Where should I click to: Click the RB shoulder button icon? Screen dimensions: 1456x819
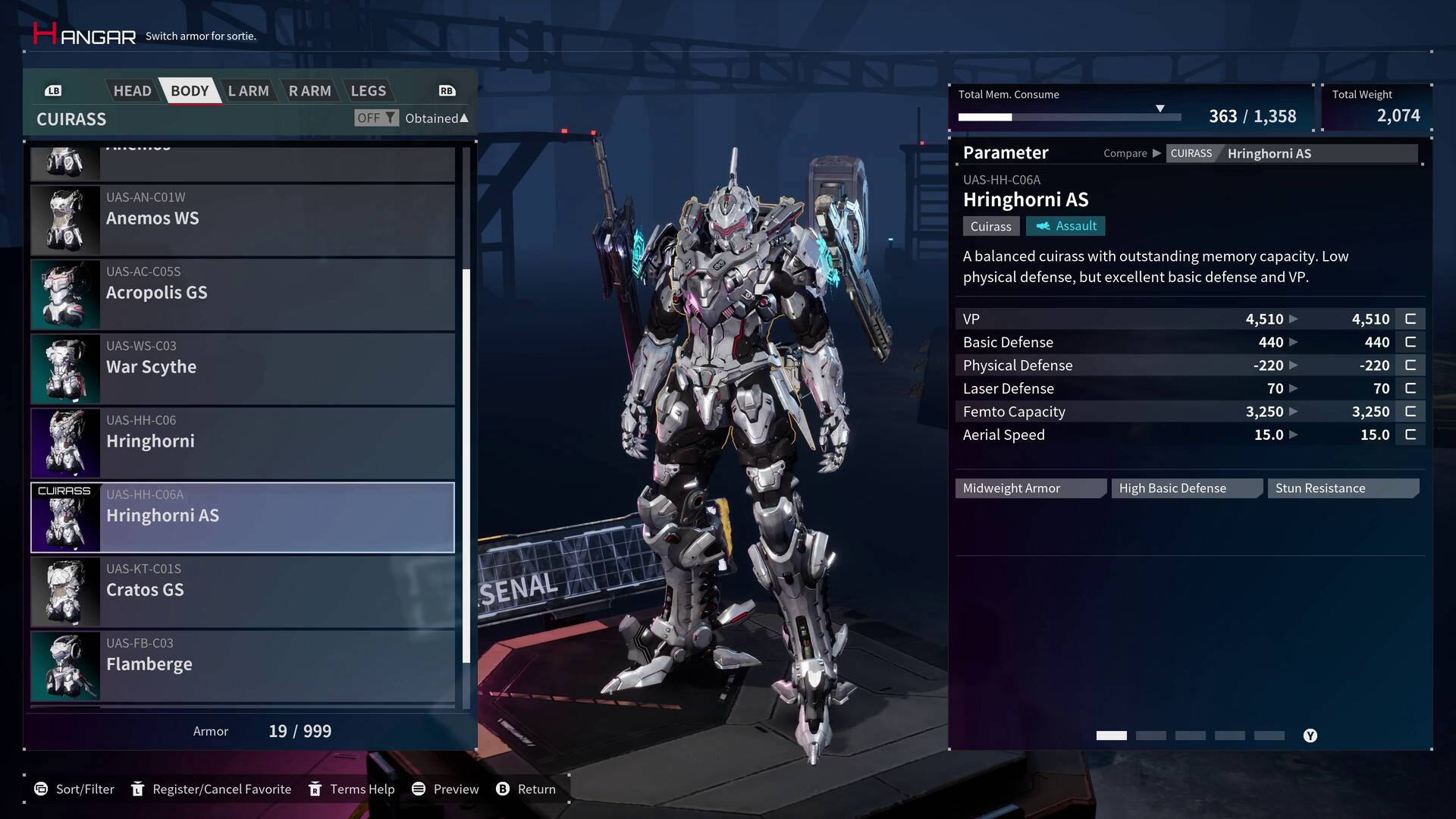[447, 90]
